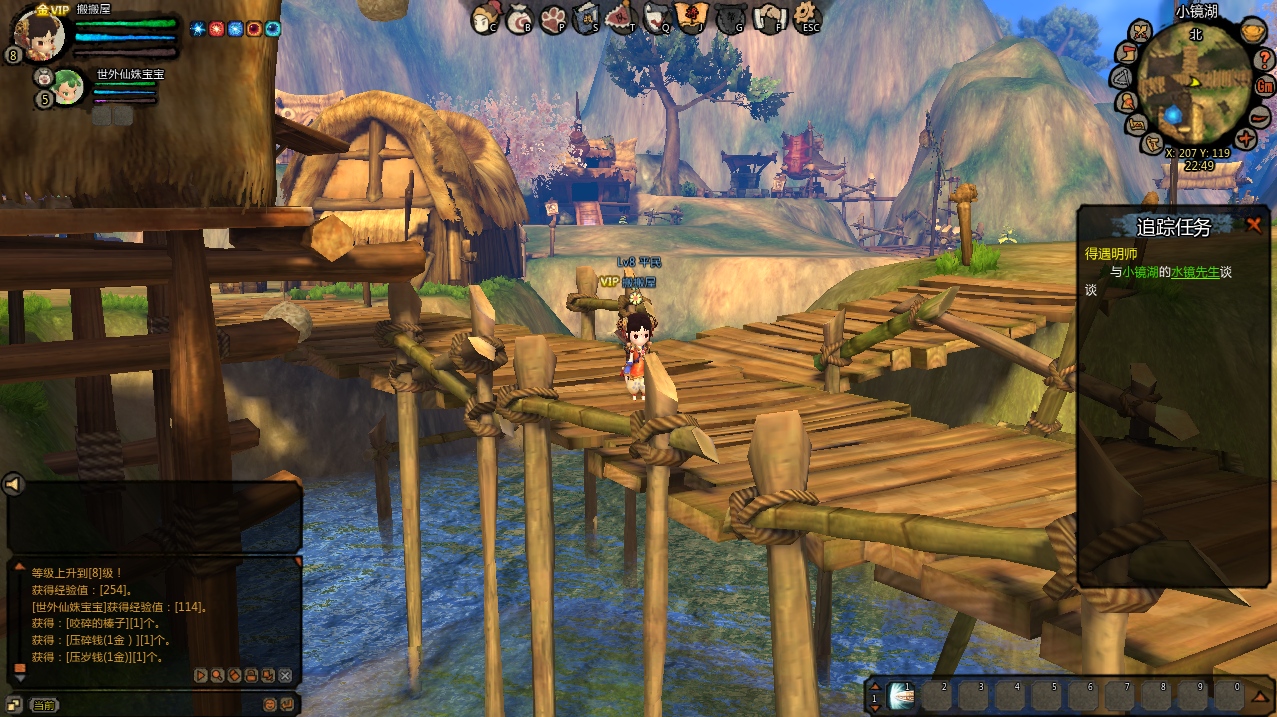The image size is (1277, 717).
Task: Open the pet paw (P) icon
Action: pyautogui.click(x=554, y=17)
